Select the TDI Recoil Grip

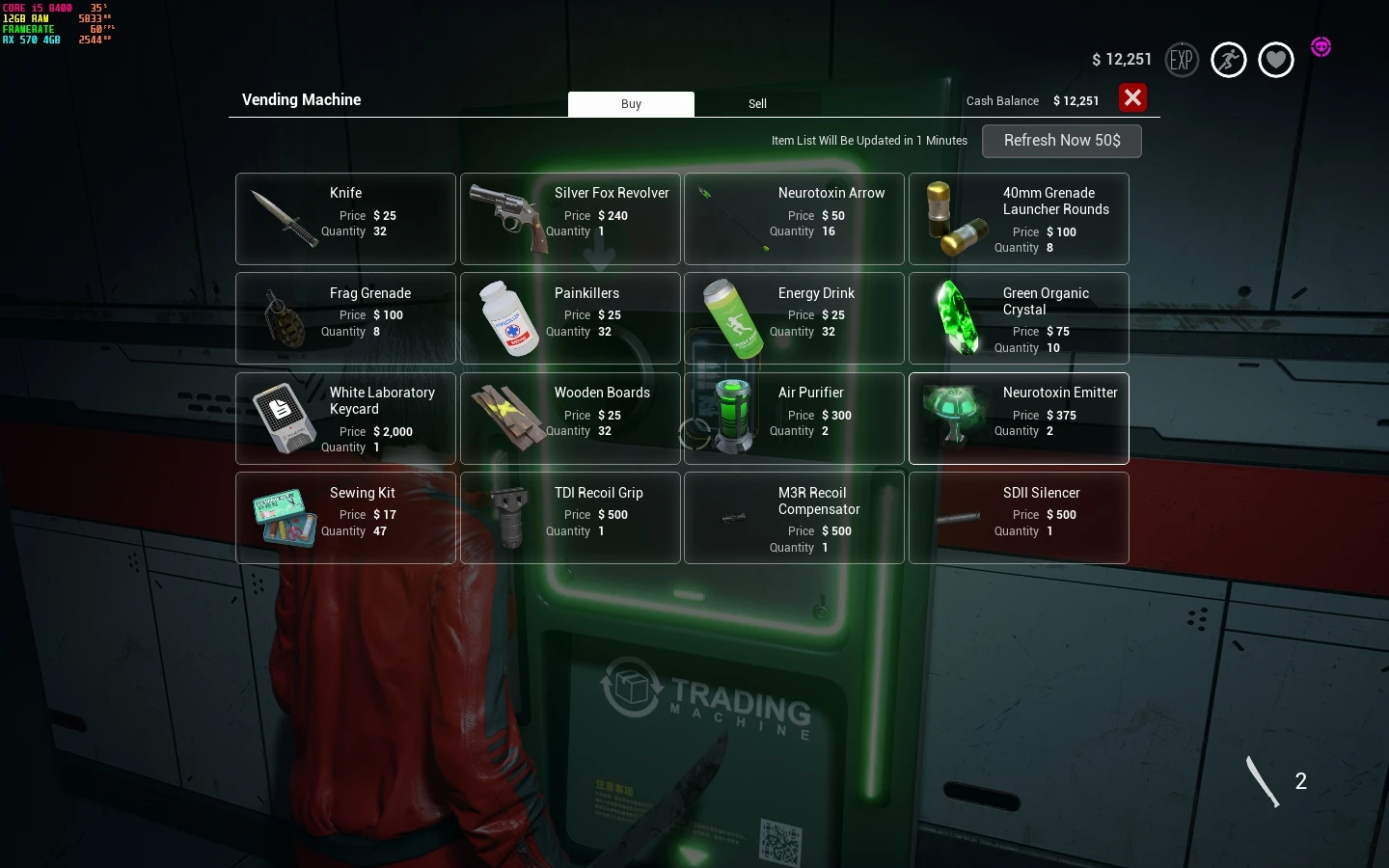570,518
